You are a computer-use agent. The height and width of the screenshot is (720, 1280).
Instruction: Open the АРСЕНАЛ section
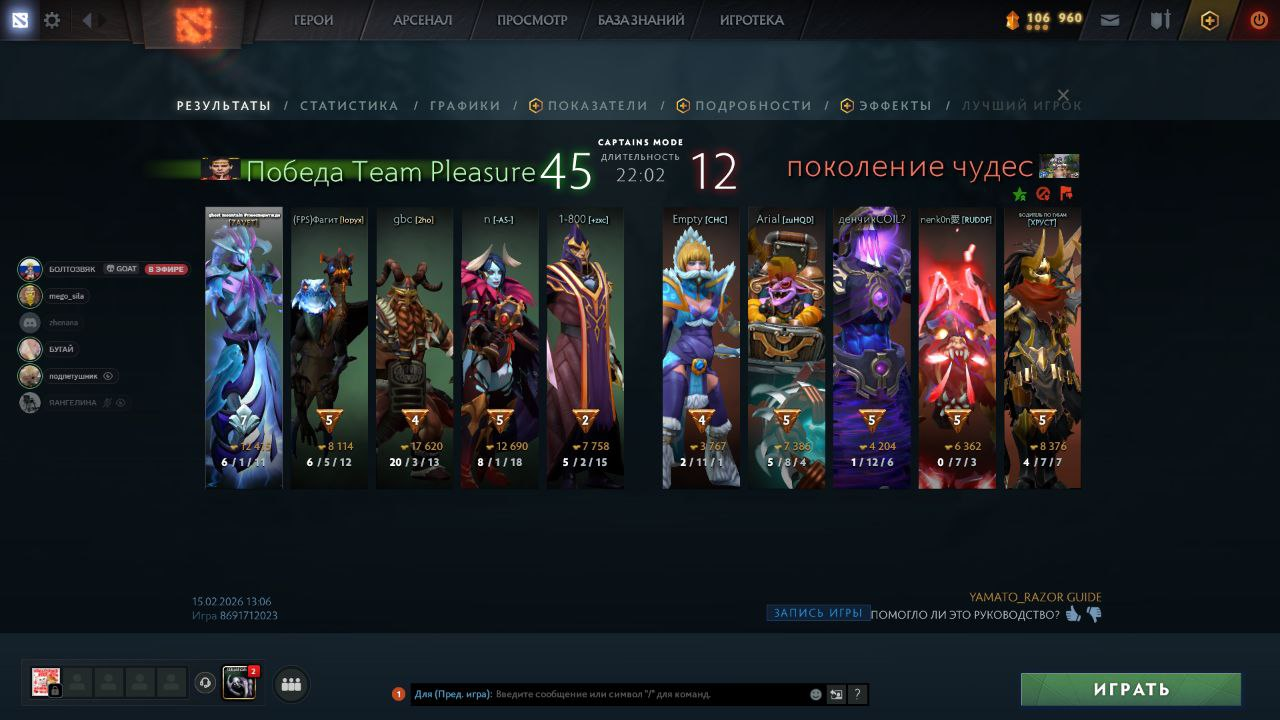[422, 20]
